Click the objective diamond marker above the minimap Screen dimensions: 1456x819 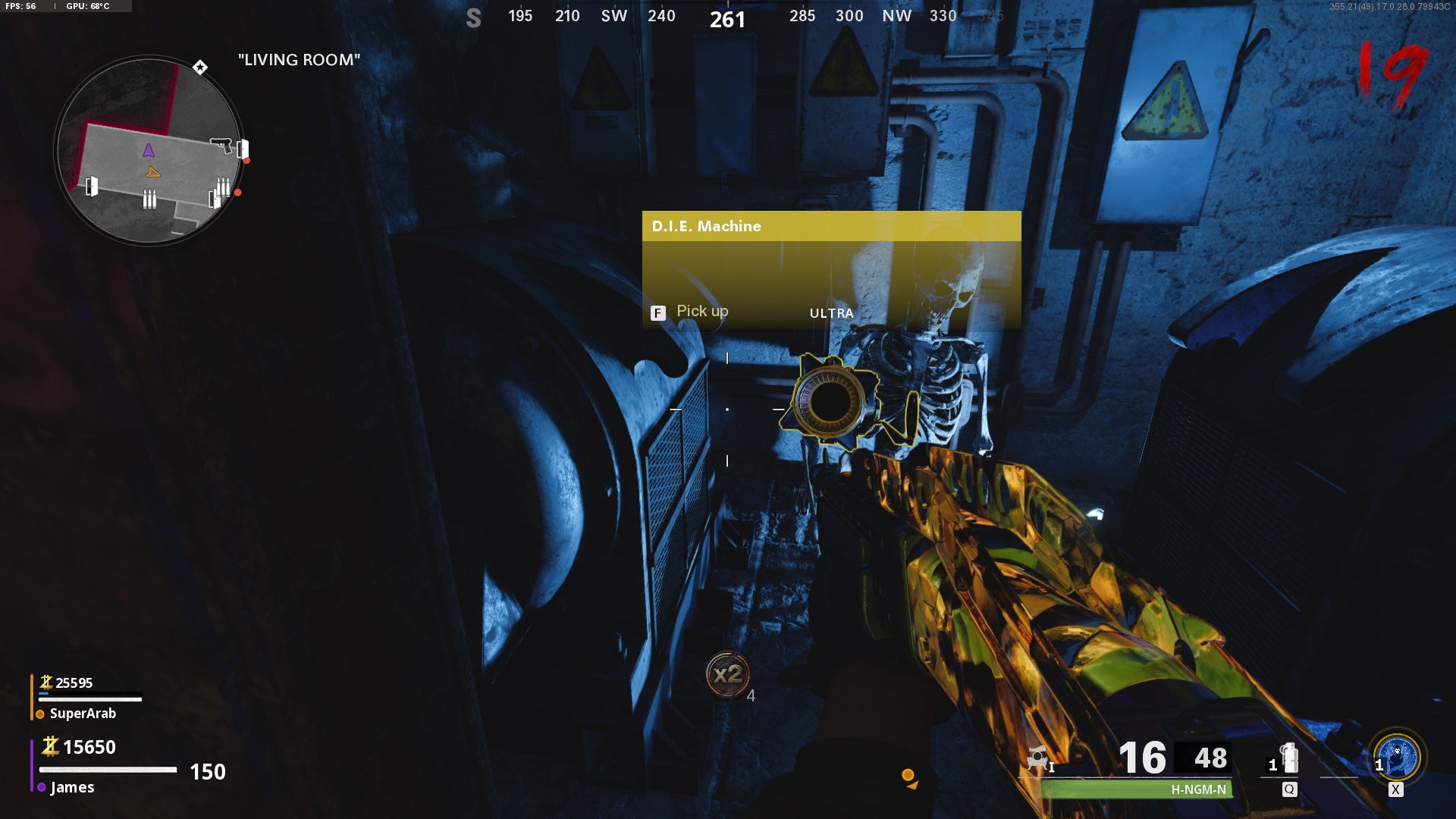[x=199, y=67]
